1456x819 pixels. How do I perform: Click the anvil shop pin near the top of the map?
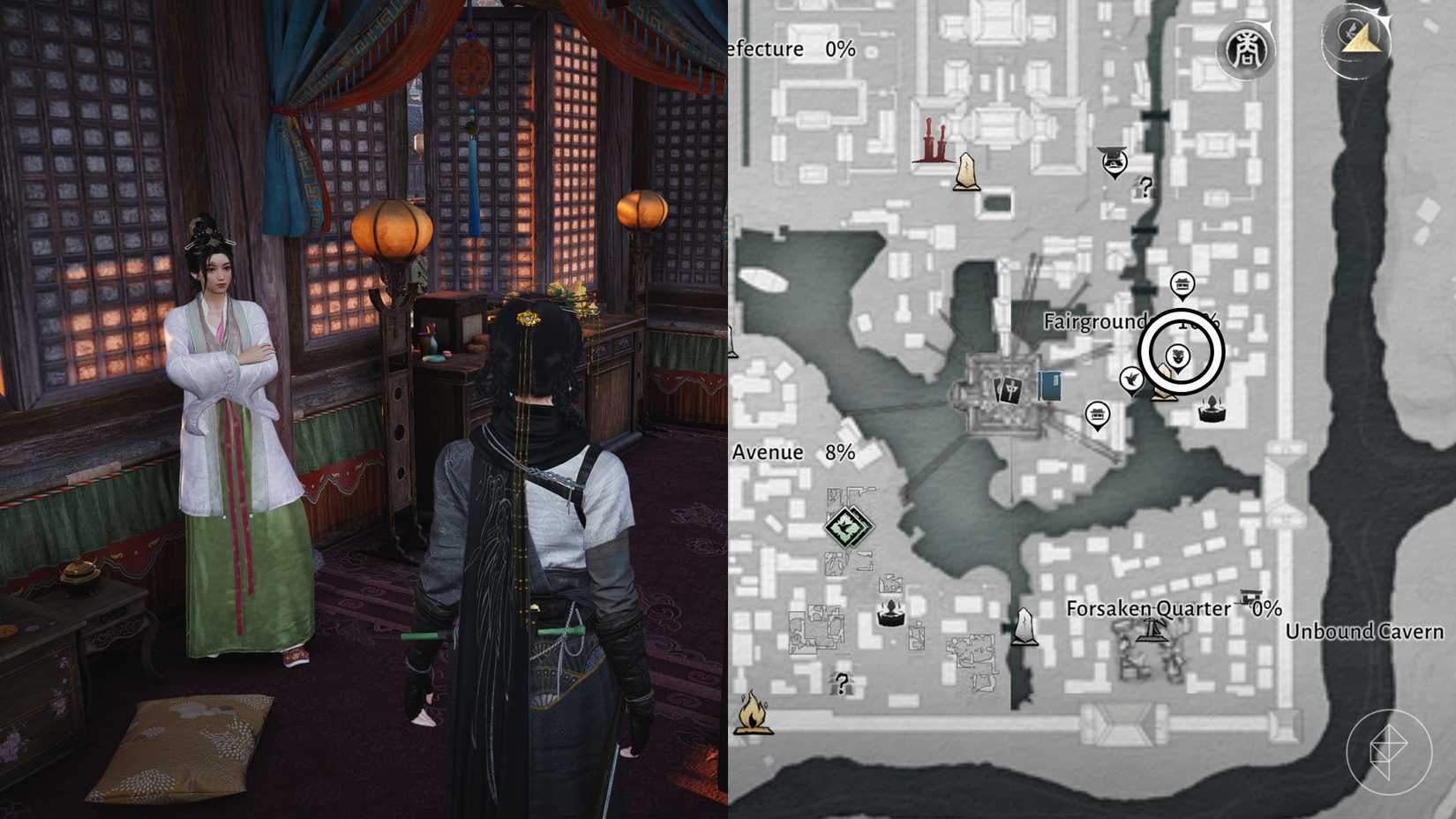(1115, 163)
